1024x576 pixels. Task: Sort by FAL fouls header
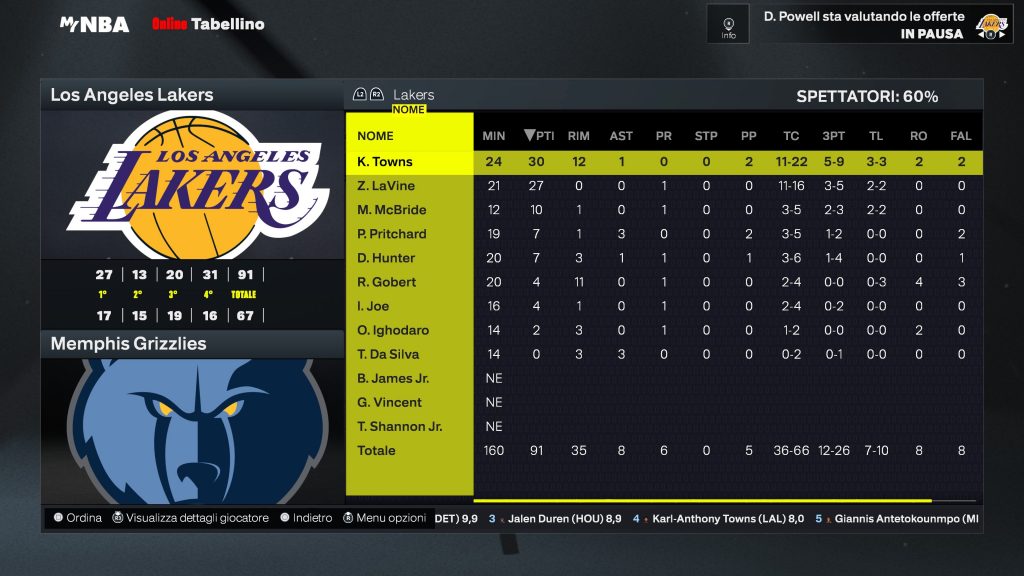961,136
